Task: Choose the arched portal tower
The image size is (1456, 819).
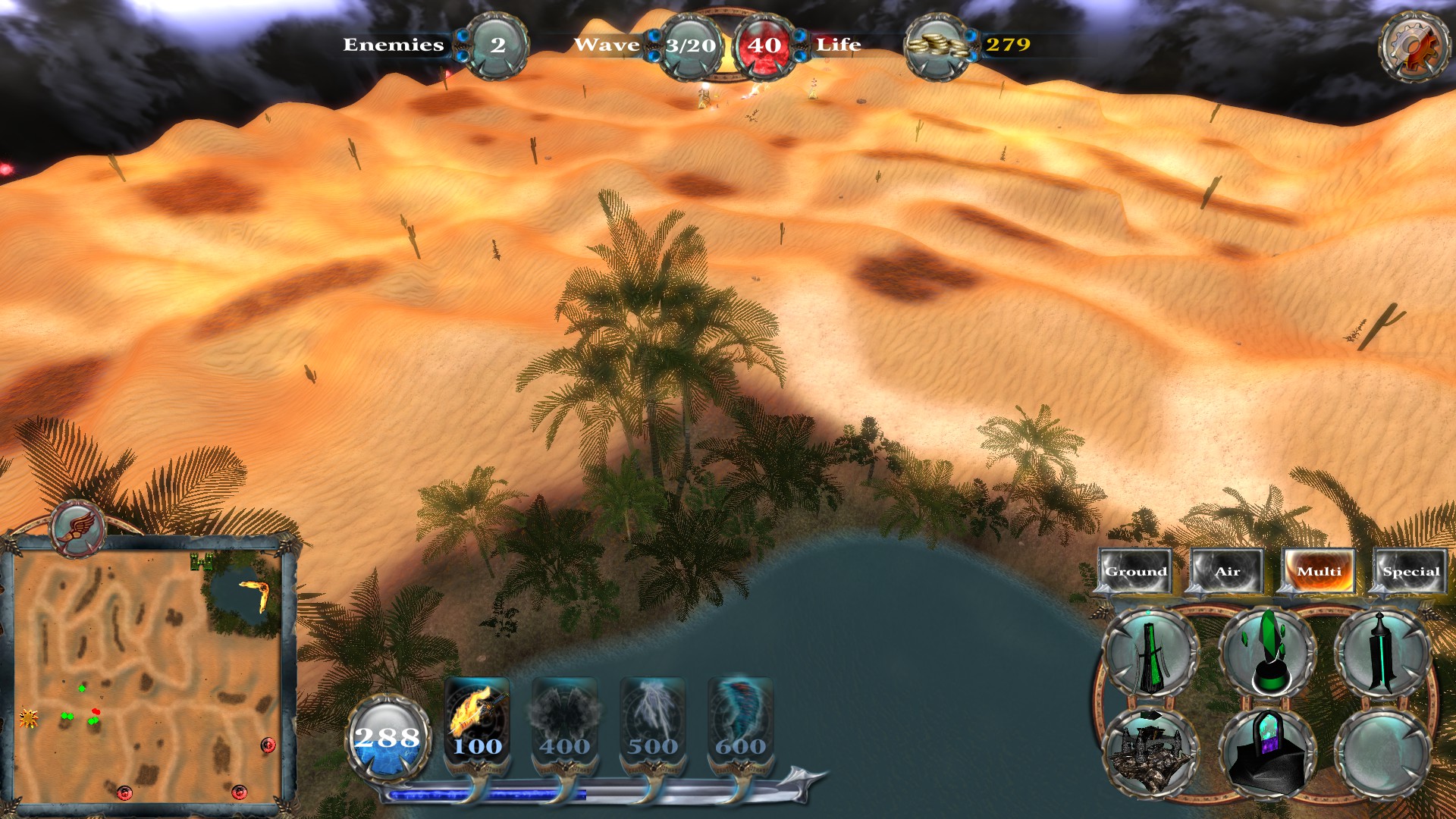Action: [1266, 752]
